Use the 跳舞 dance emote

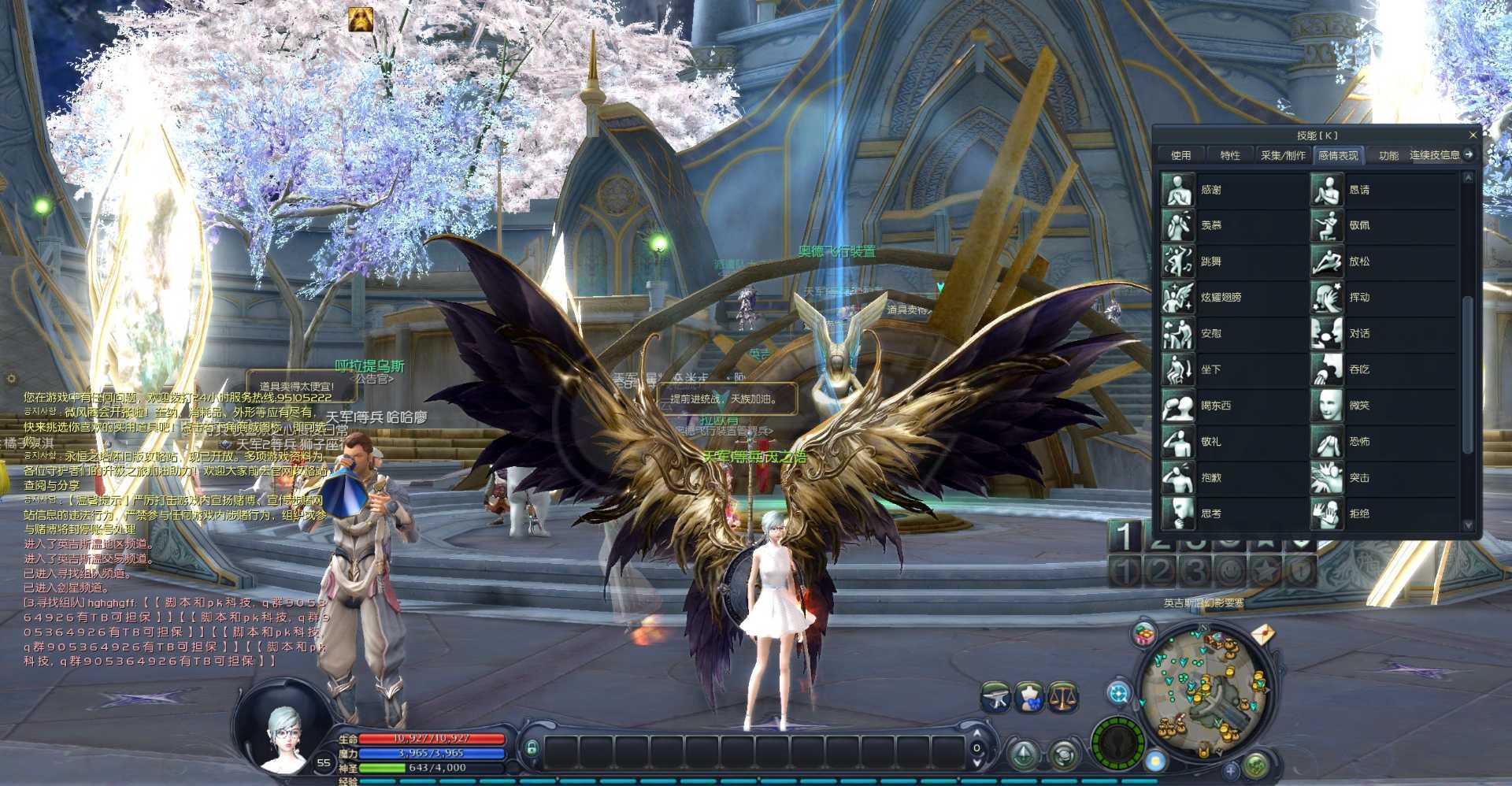coord(1179,261)
